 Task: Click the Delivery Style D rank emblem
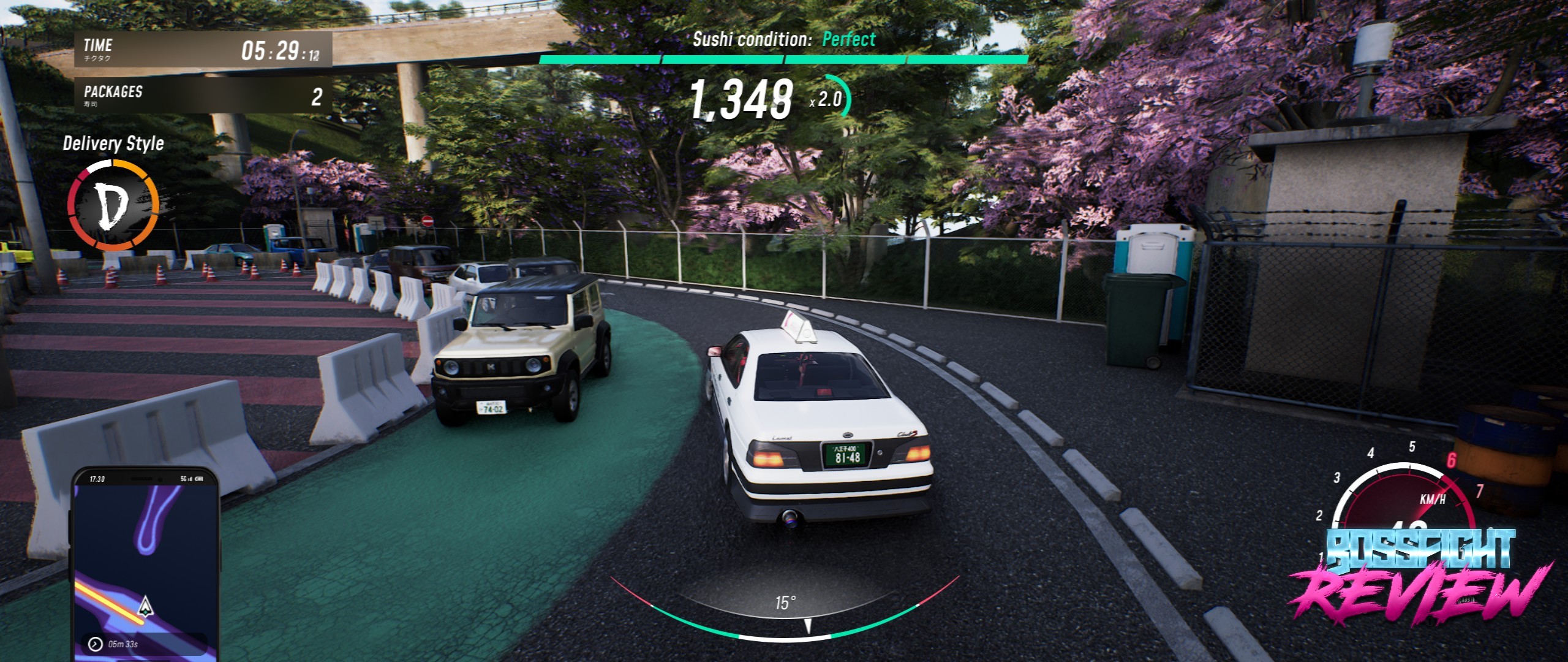[113, 205]
